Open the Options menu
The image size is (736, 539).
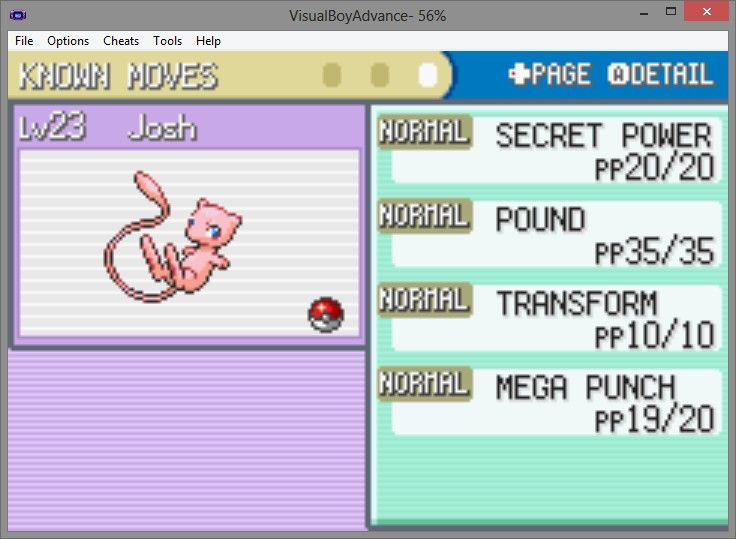(x=68, y=41)
